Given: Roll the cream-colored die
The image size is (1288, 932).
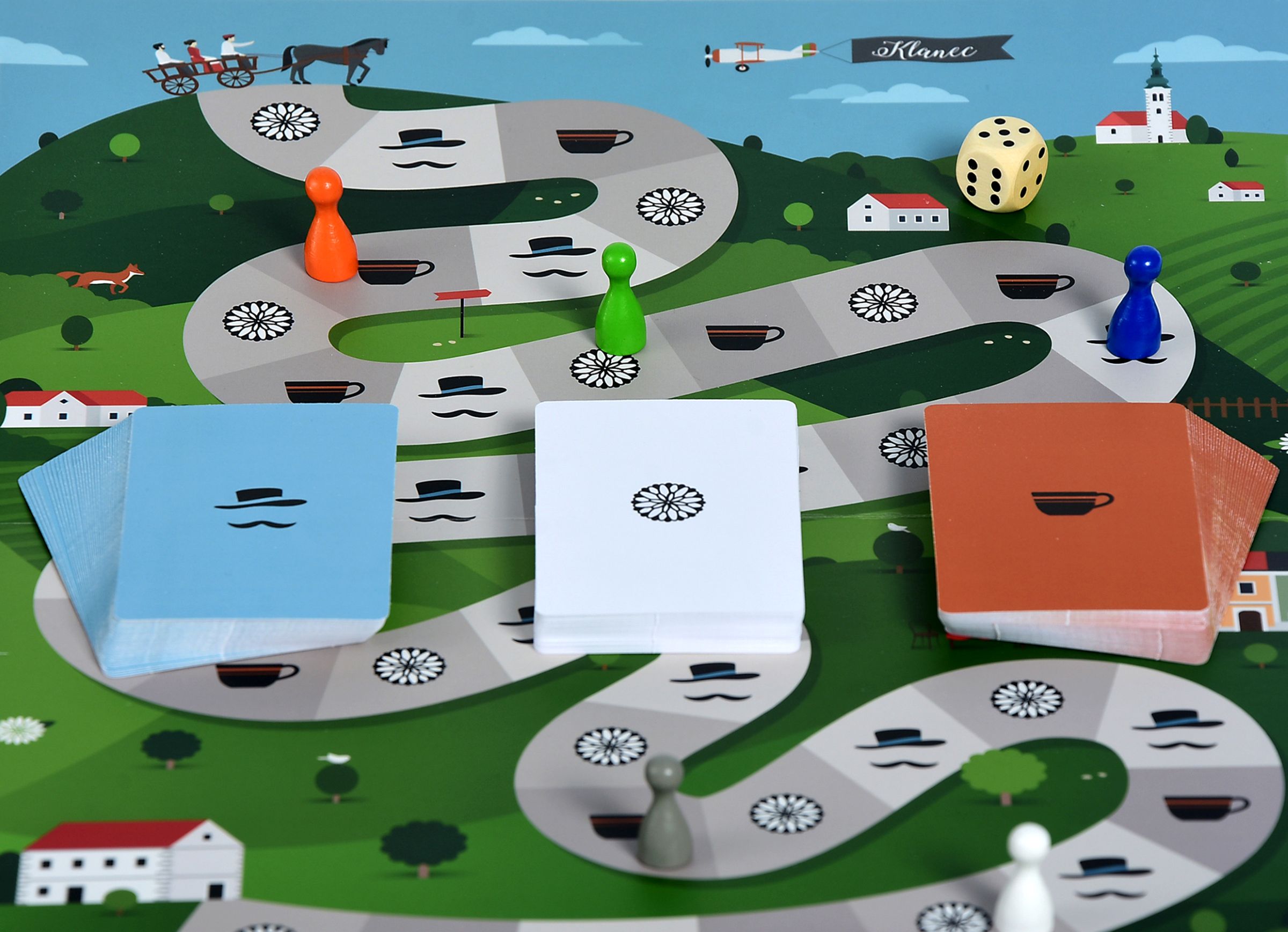Looking at the screenshot, I should [1002, 164].
